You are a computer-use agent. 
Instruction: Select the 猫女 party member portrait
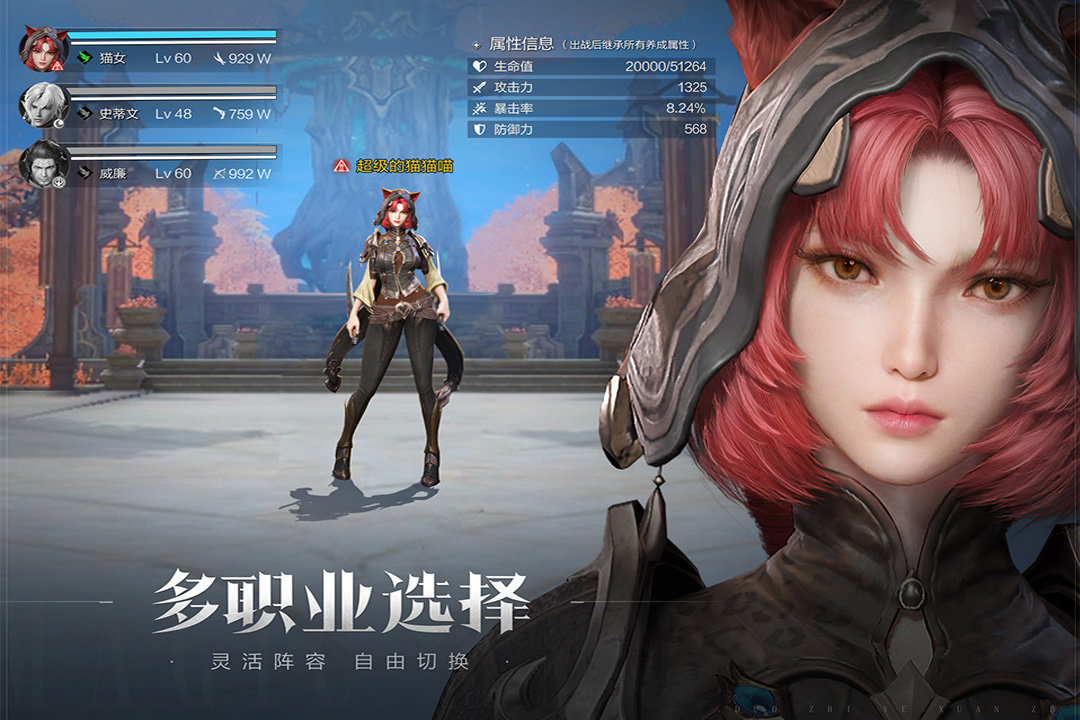(x=43, y=50)
